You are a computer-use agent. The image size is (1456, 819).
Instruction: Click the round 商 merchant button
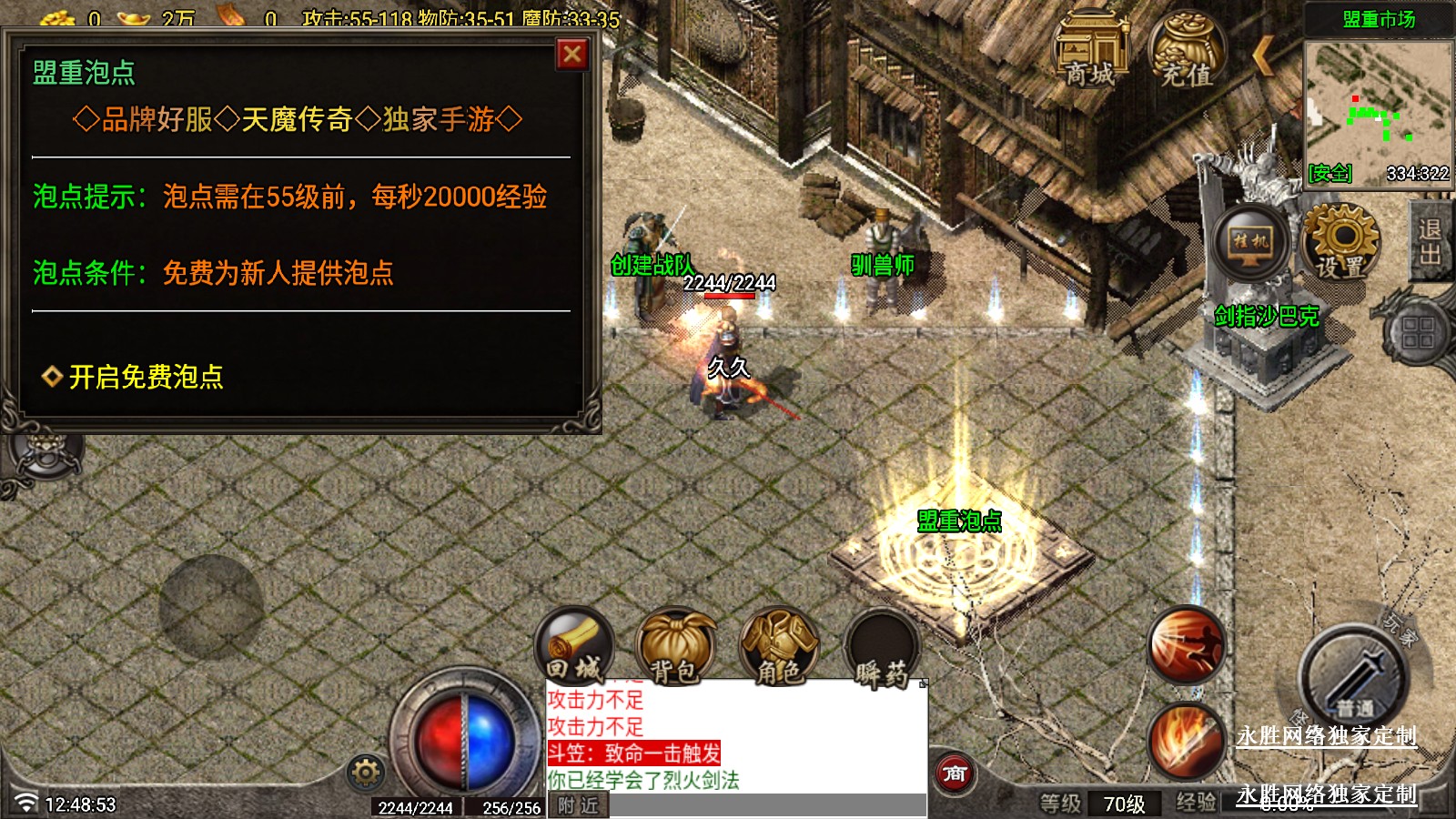(x=955, y=774)
